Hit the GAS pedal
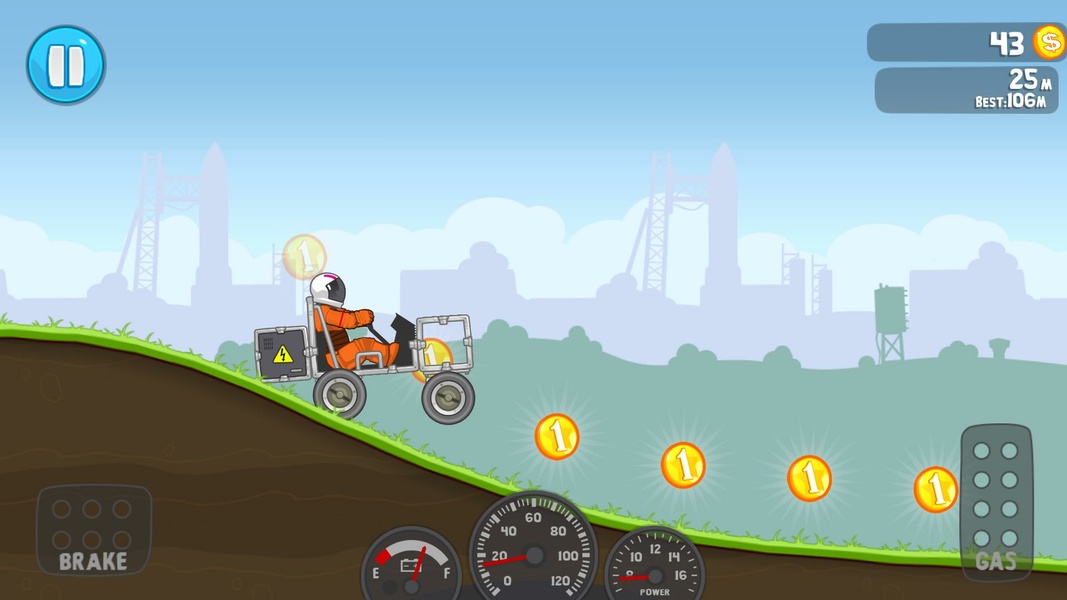The width and height of the screenshot is (1067, 600). 995,502
